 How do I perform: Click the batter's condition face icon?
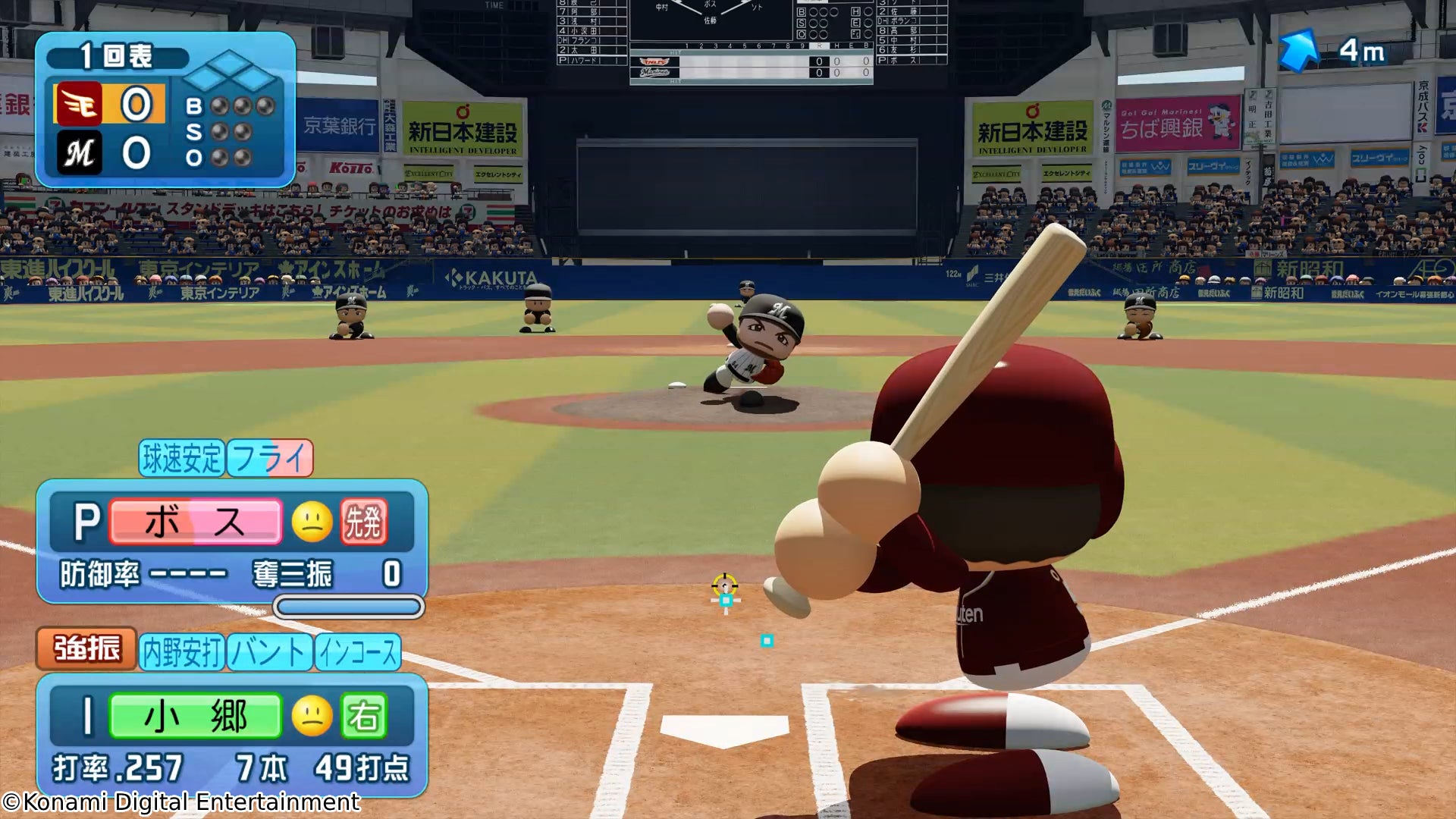312,716
